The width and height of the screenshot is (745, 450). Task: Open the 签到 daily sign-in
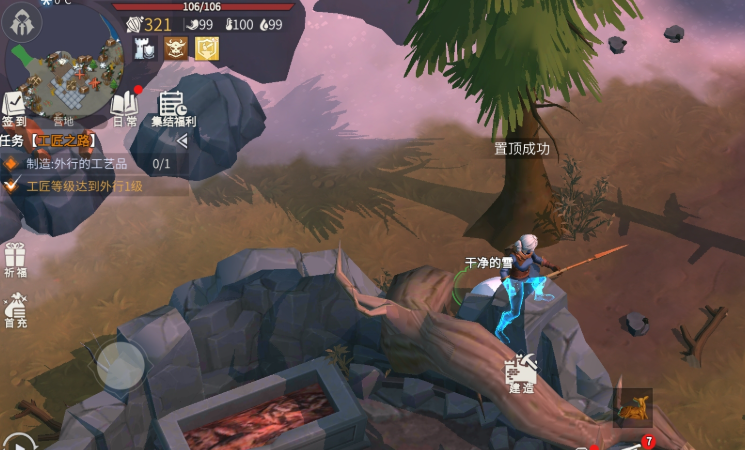pyautogui.click(x=14, y=109)
